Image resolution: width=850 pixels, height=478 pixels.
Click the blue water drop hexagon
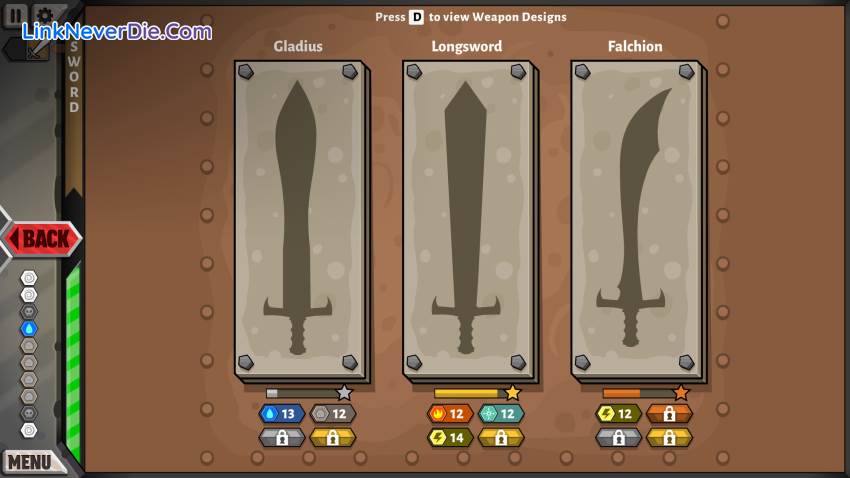tap(29, 328)
